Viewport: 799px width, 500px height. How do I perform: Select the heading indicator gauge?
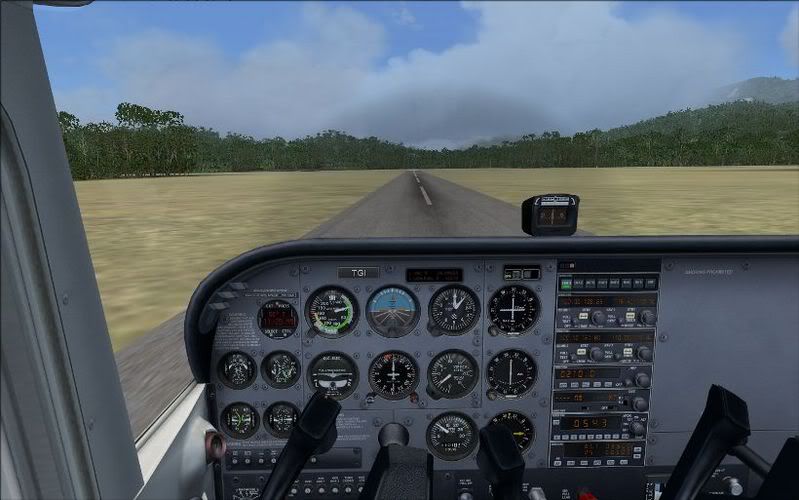pyautogui.click(x=393, y=374)
